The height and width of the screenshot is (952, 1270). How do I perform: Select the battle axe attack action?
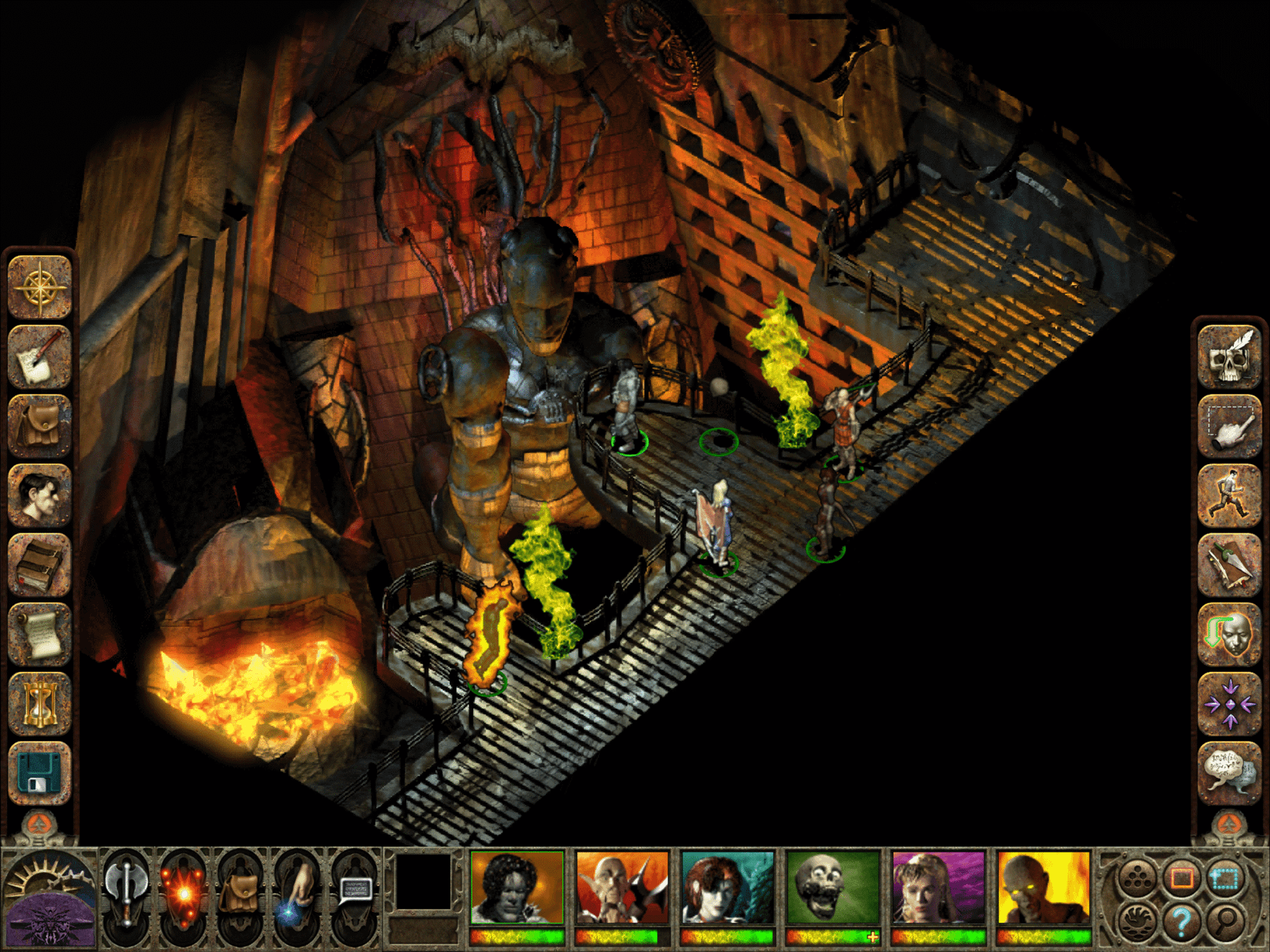(126, 893)
